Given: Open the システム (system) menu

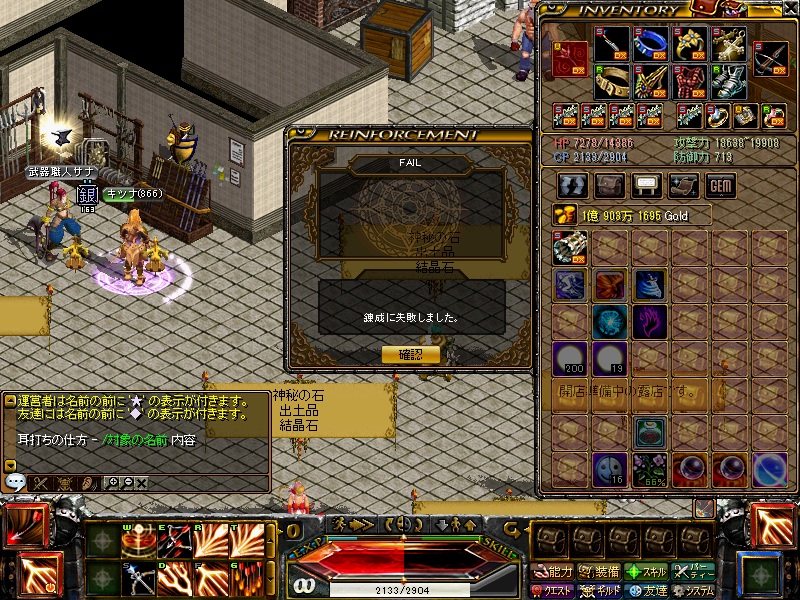Looking at the screenshot, I should 694,591.
